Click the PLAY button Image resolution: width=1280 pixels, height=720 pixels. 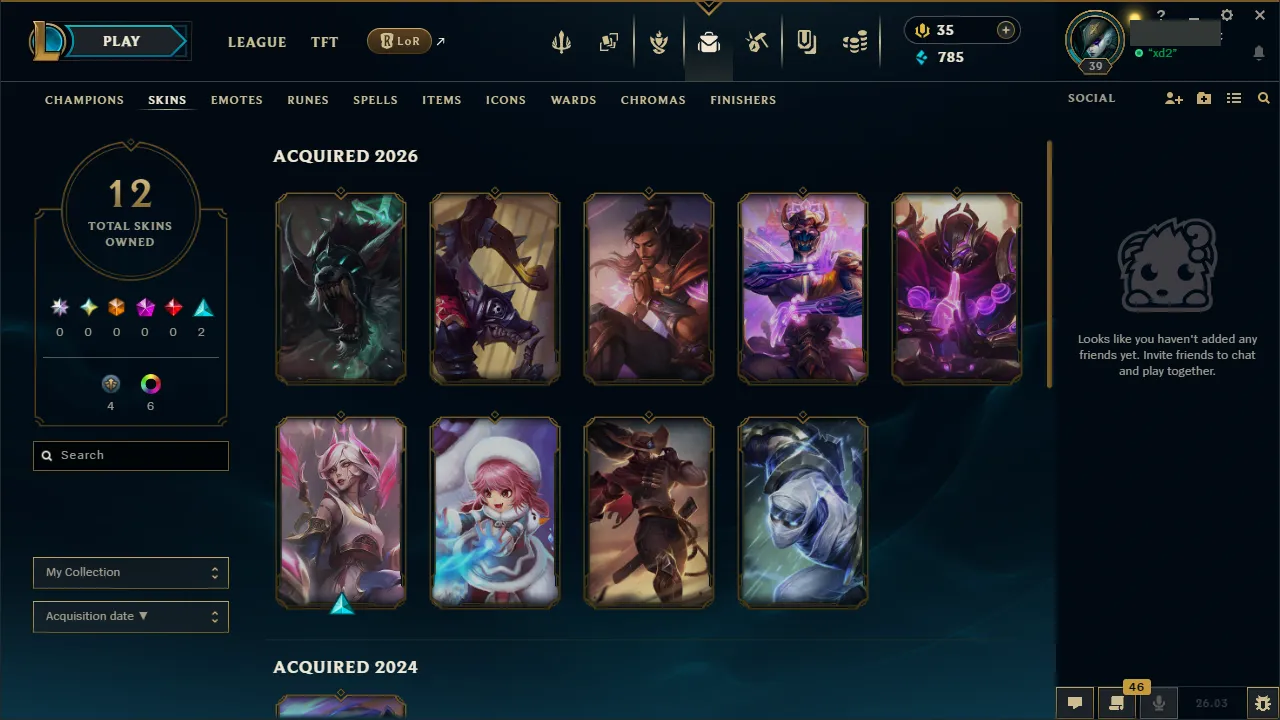coord(121,41)
